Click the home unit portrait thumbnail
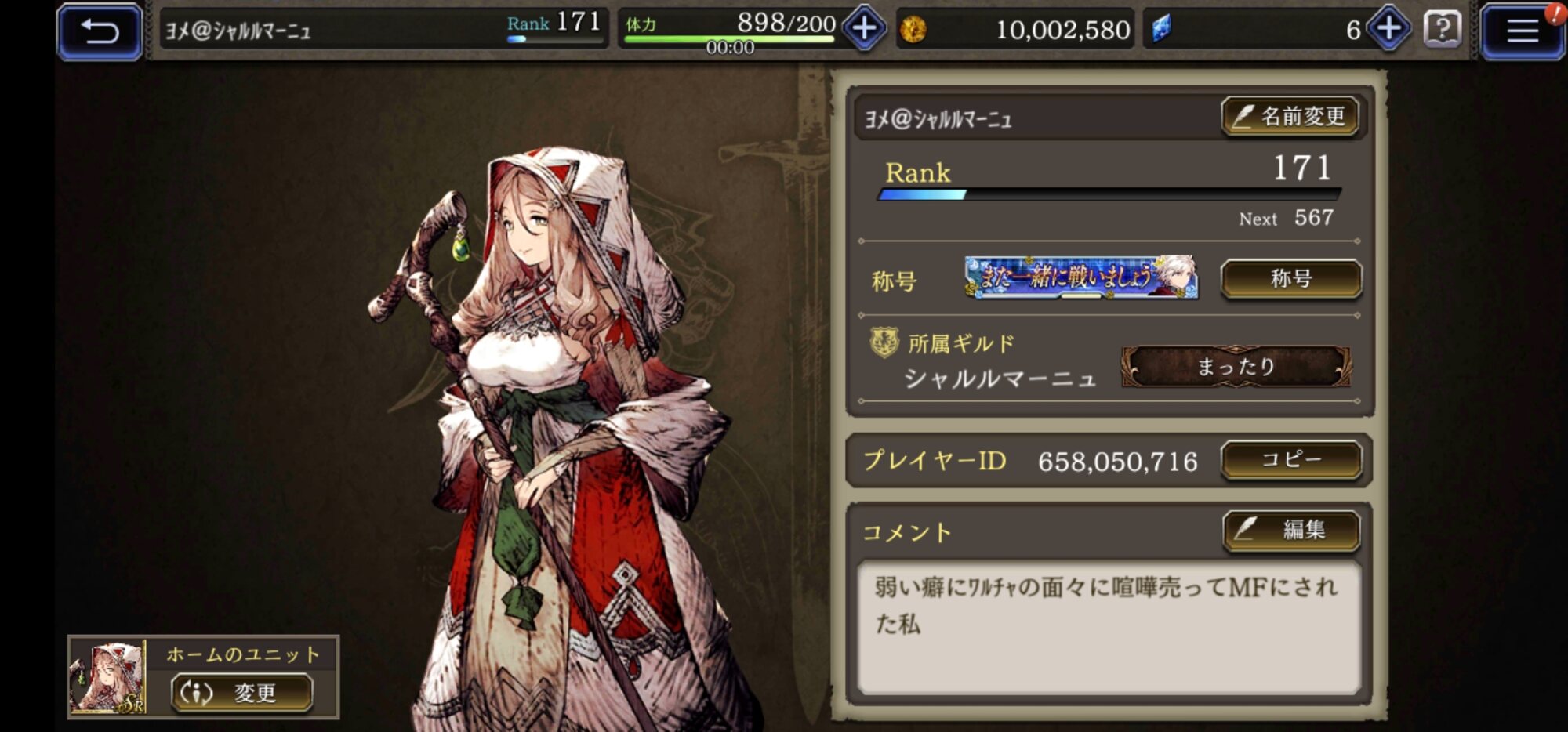 [x=107, y=678]
